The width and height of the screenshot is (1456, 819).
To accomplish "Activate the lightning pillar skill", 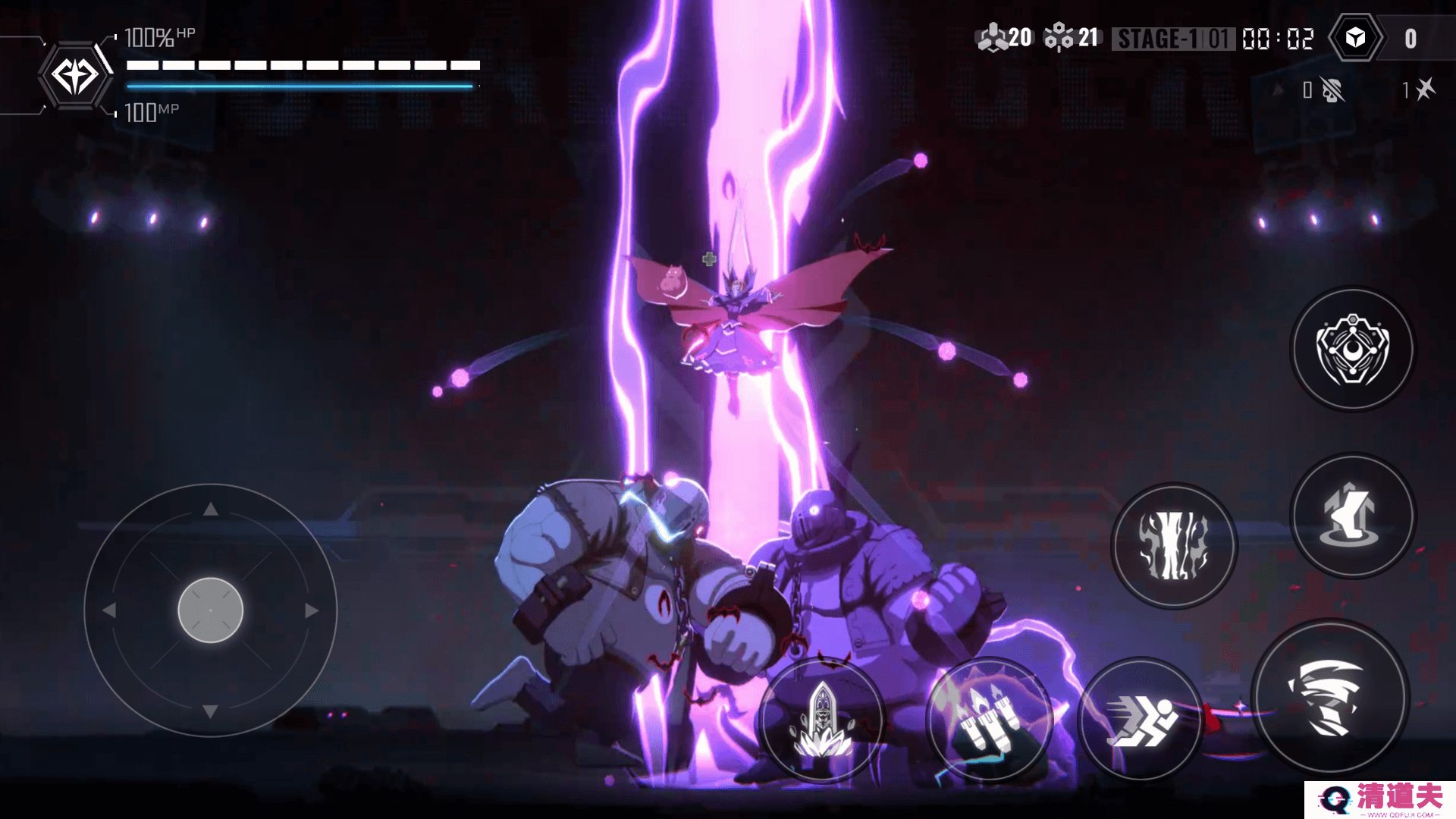I will click(1174, 546).
